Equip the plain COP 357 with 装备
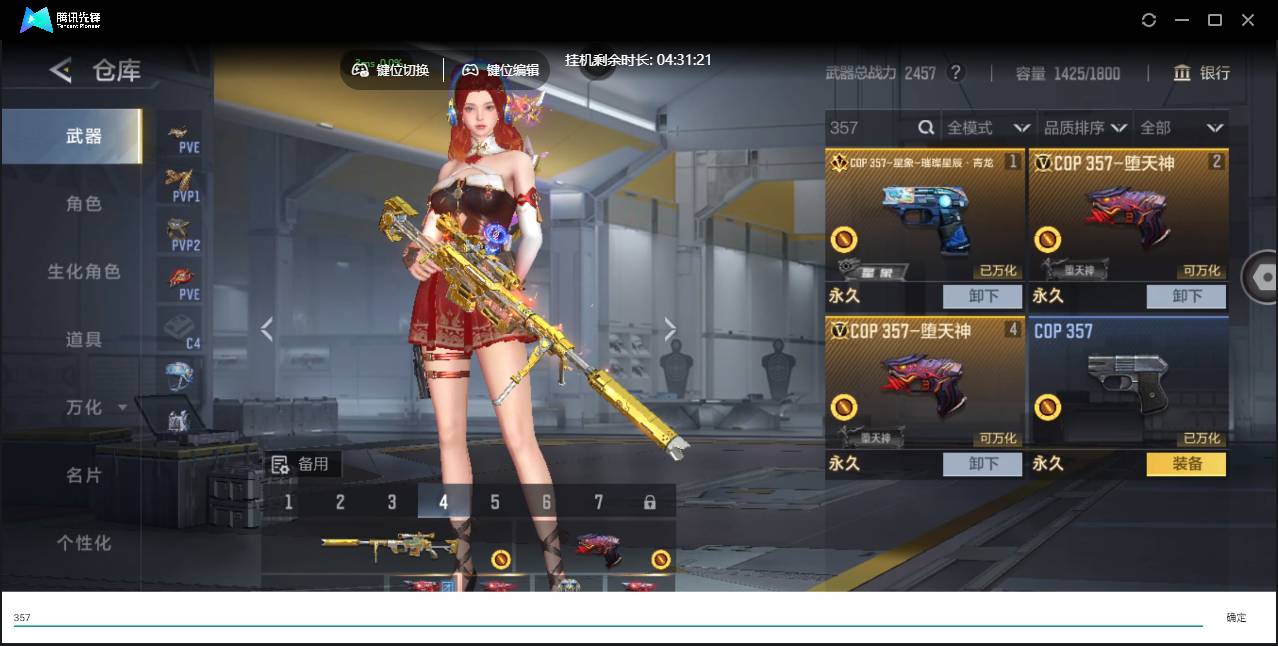The height and width of the screenshot is (646, 1278). click(x=1185, y=464)
